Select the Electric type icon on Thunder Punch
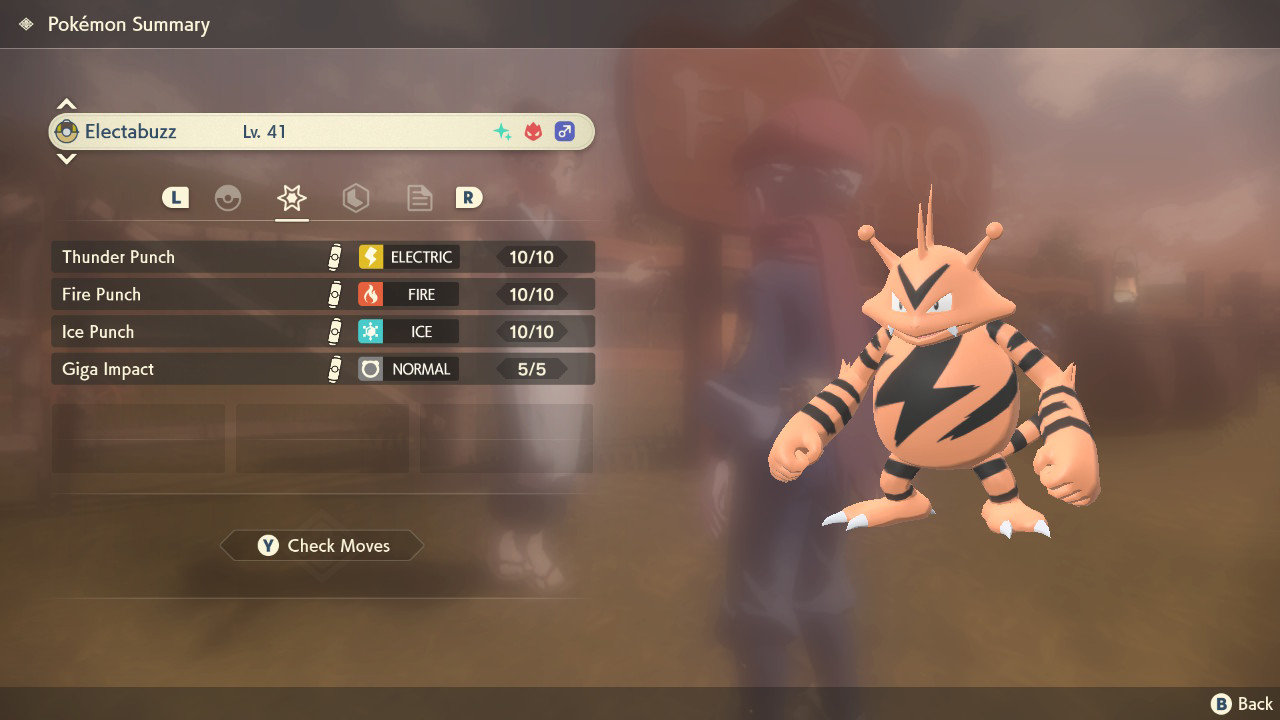Screen dimensions: 1280x720 point(370,256)
